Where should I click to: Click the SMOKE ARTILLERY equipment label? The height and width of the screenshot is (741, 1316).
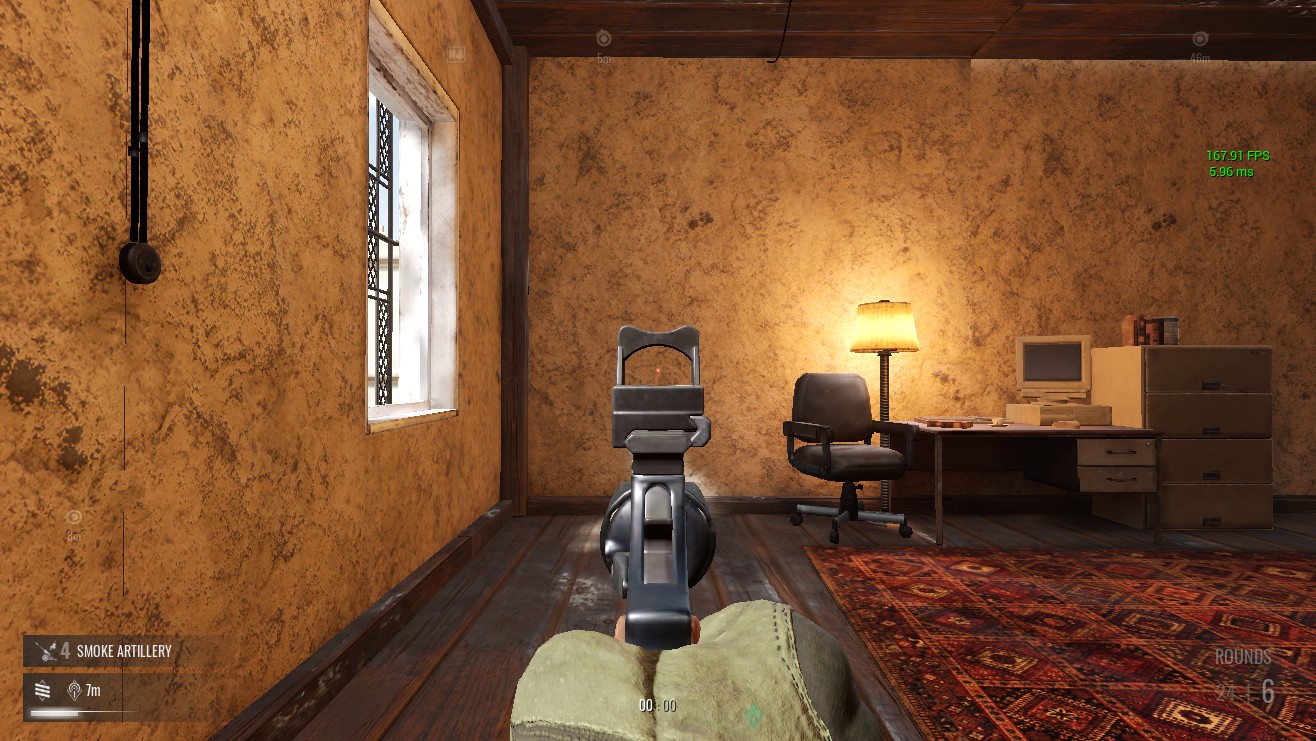point(124,651)
